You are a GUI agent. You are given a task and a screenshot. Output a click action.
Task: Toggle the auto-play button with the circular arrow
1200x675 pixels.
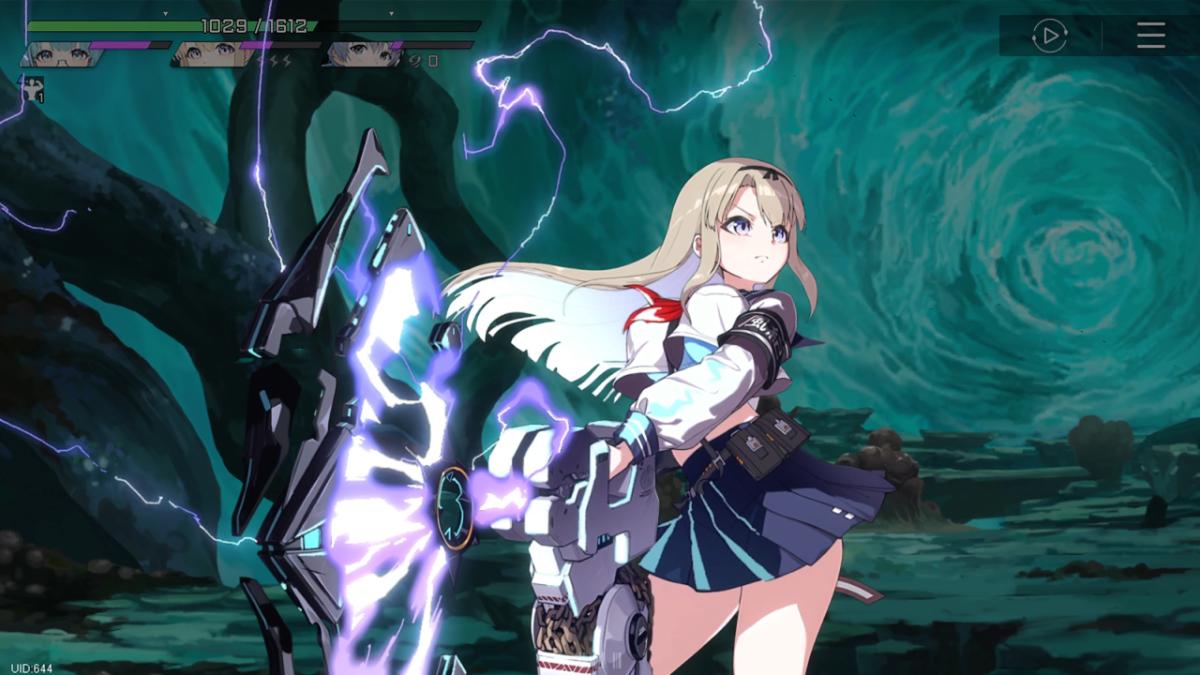click(1049, 36)
